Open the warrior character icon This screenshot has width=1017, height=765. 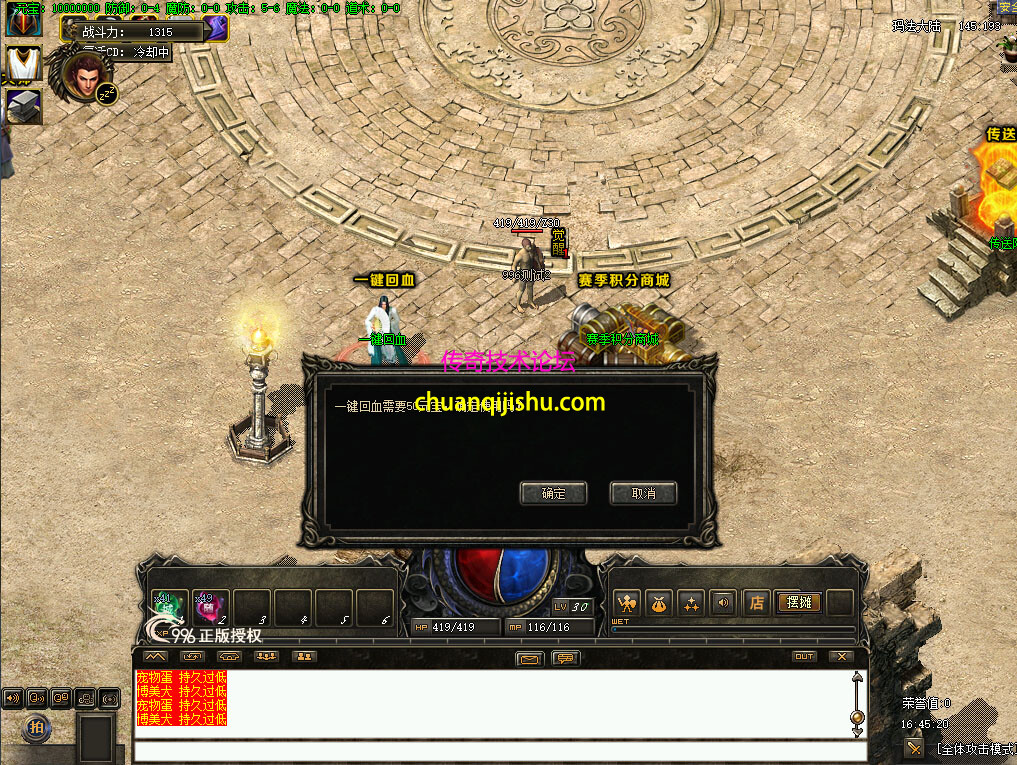(627, 602)
